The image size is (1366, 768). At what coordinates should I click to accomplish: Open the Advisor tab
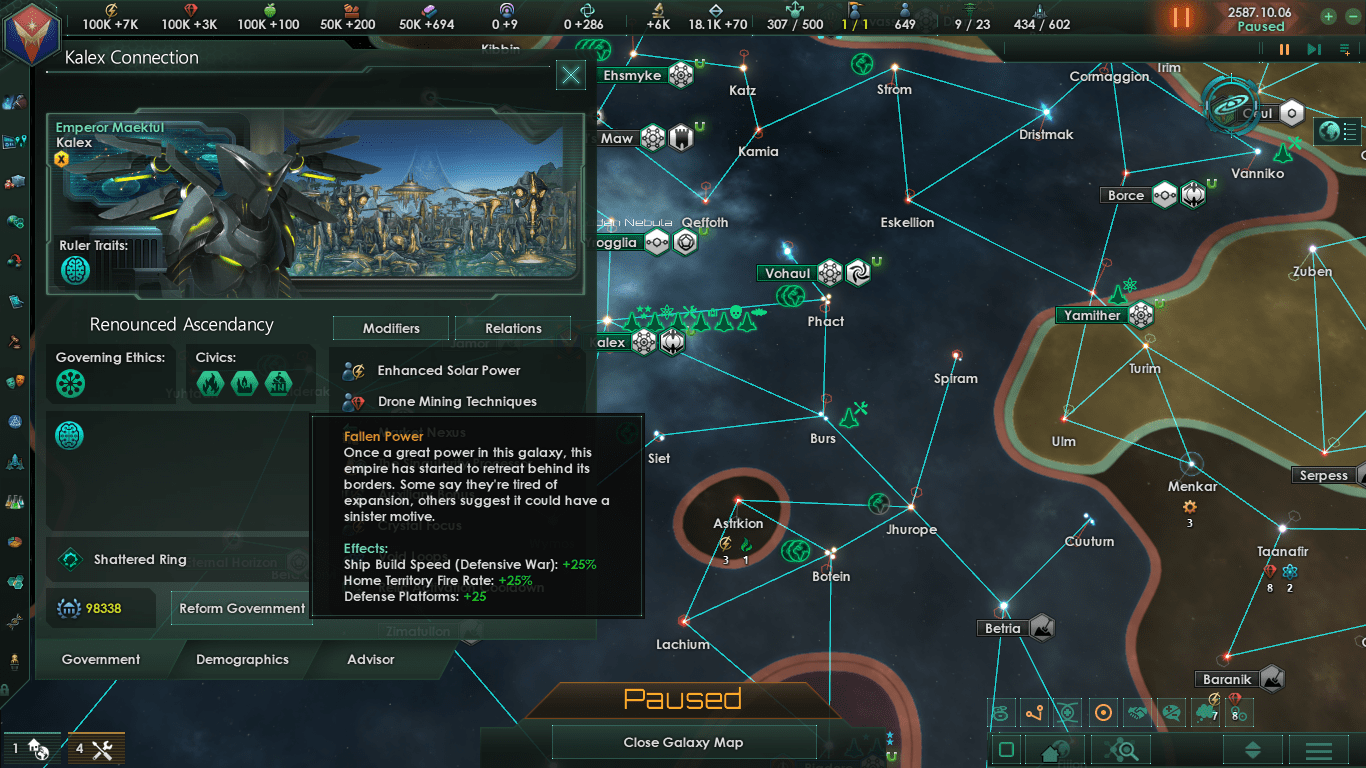(x=370, y=660)
